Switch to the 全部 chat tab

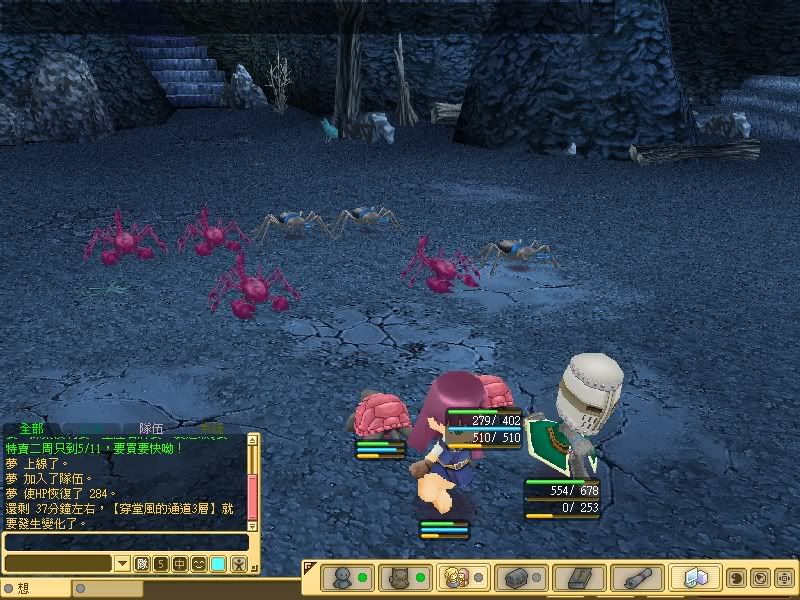[31, 428]
